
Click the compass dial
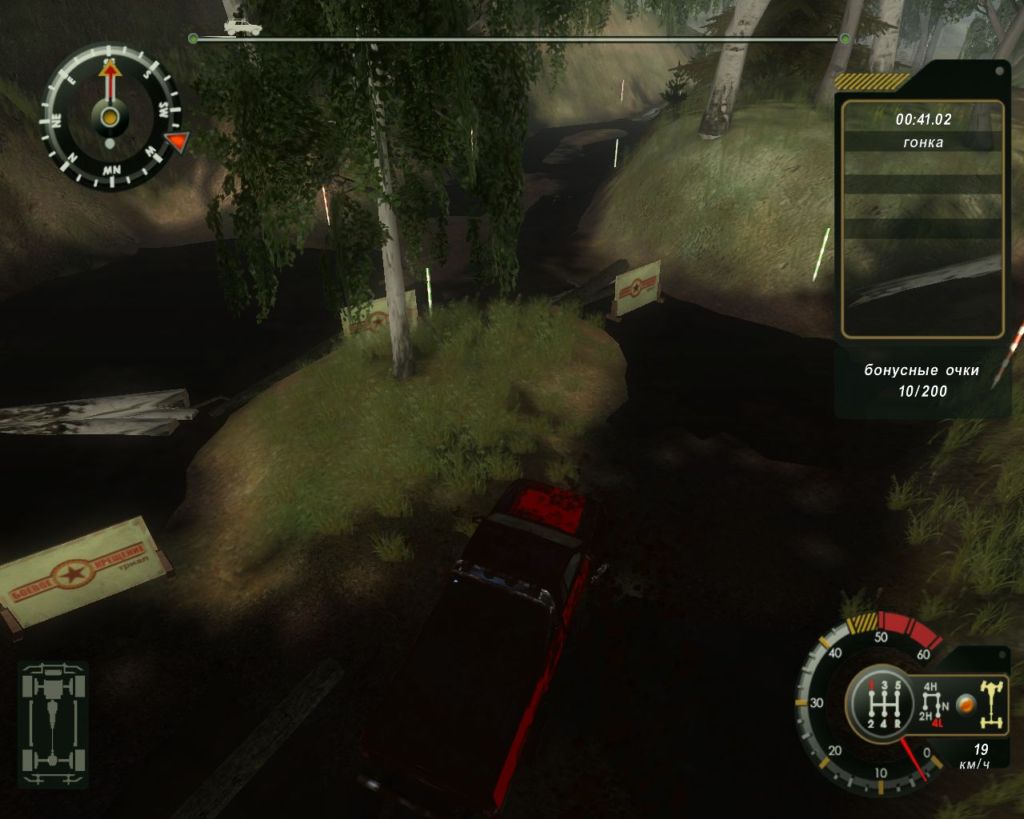tap(110, 116)
